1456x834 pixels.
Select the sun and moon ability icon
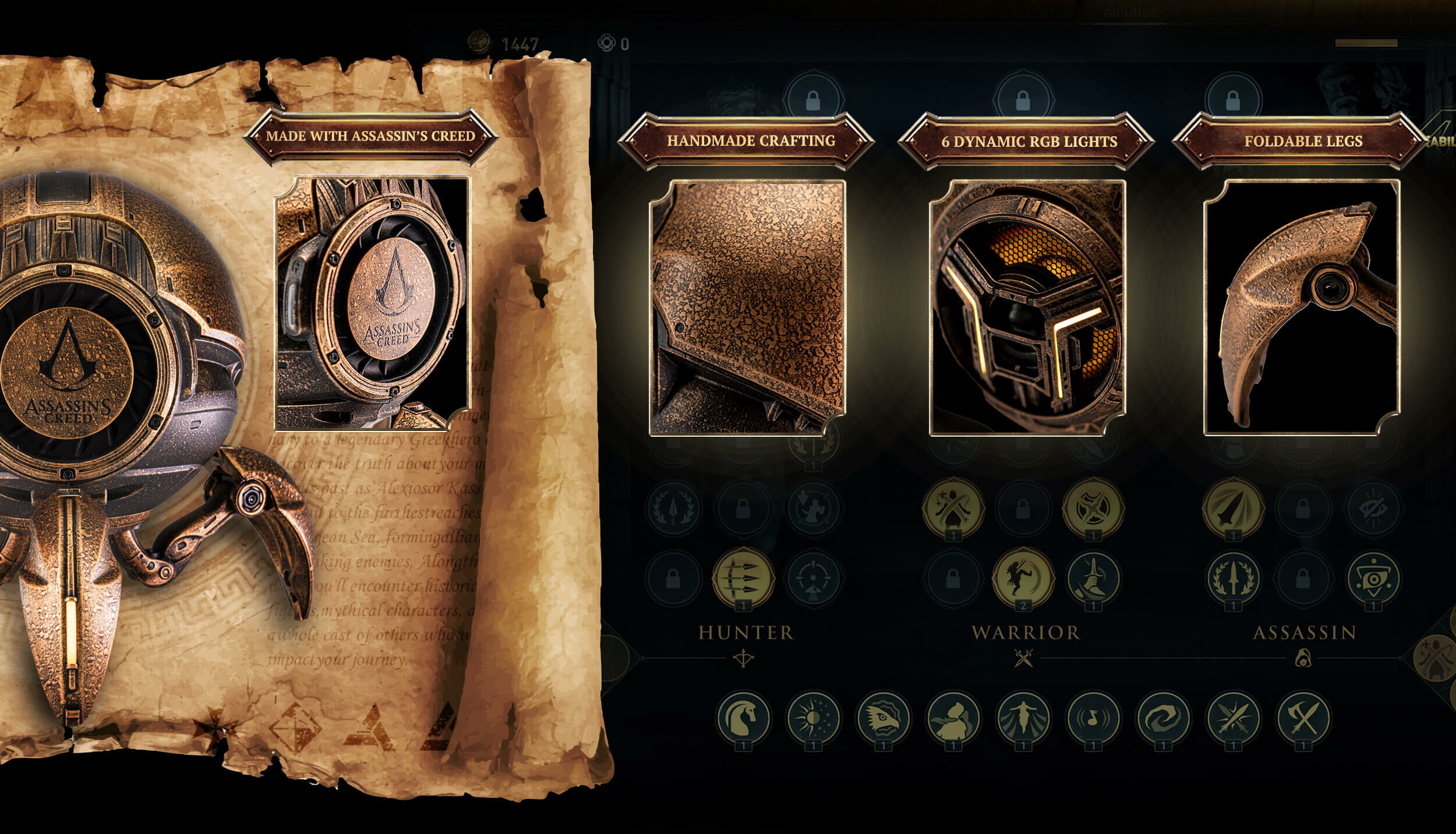coord(813,718)
